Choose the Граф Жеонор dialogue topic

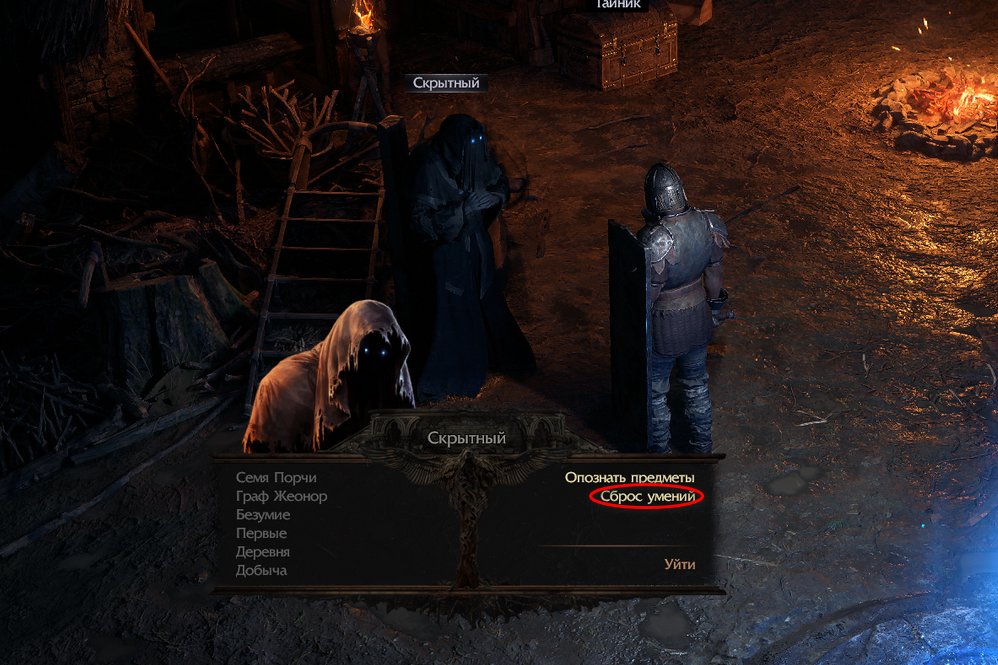point(281,496)
